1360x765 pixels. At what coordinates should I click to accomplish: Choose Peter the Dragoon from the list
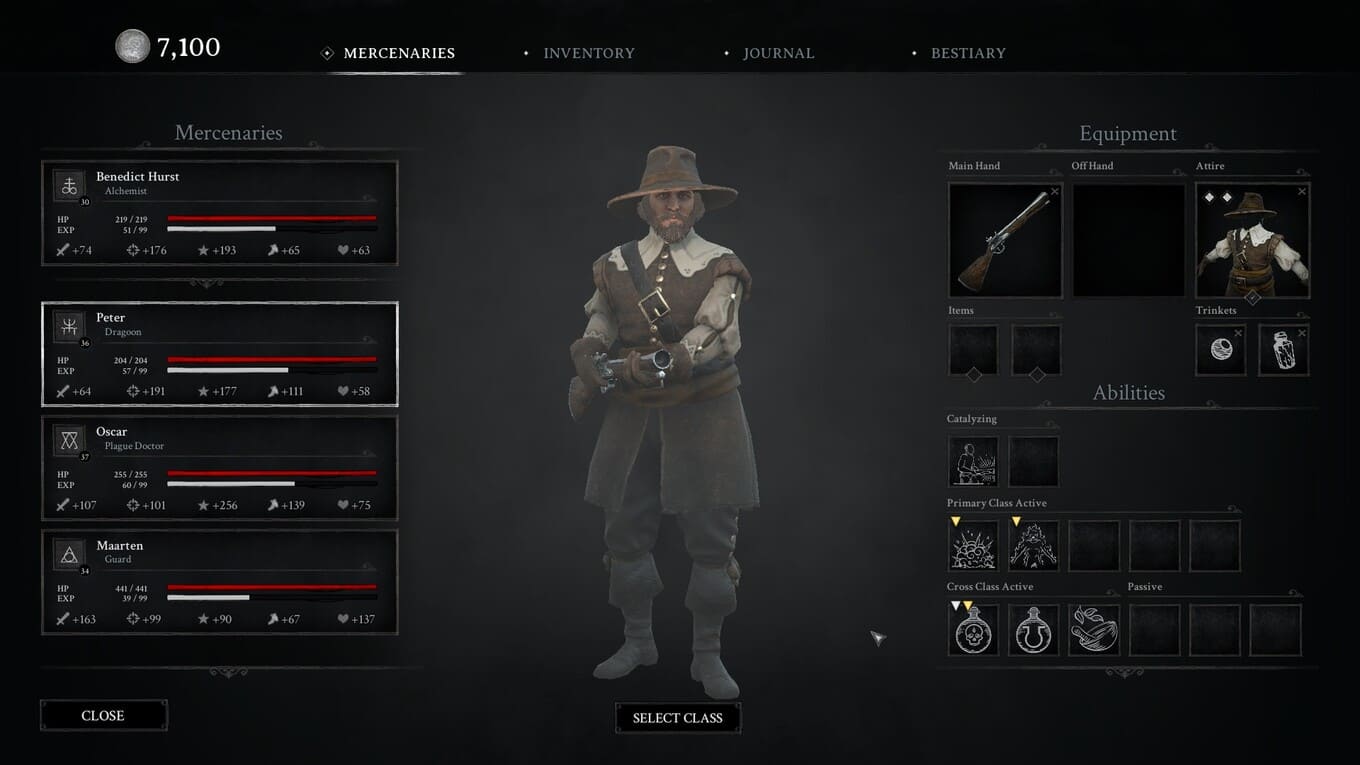pyautogui.click(x=219, y=354)
